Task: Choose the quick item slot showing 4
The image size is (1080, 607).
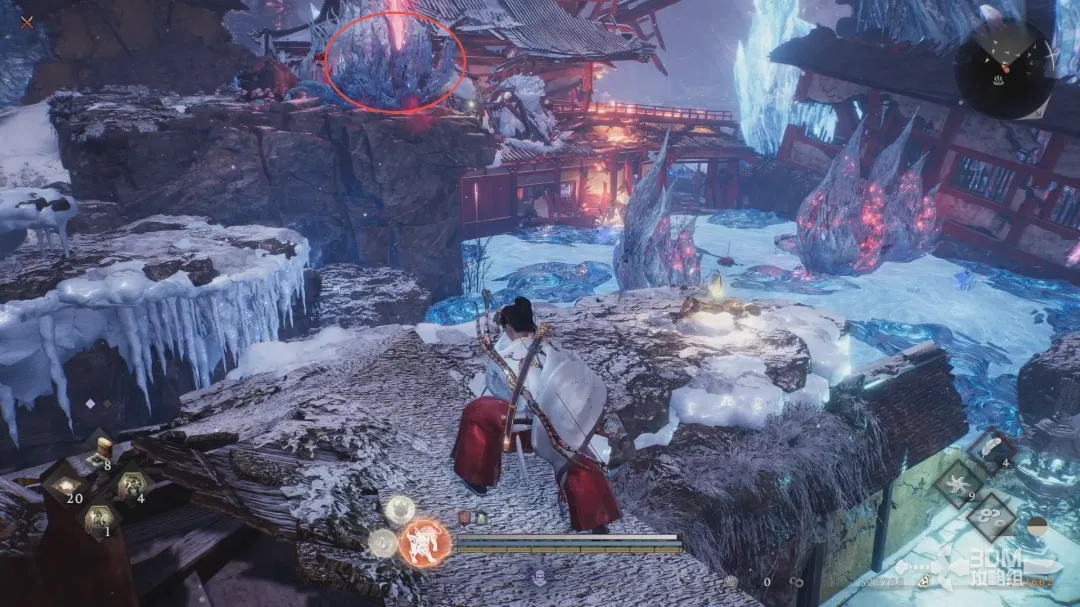Action: (x=132, y=487)
